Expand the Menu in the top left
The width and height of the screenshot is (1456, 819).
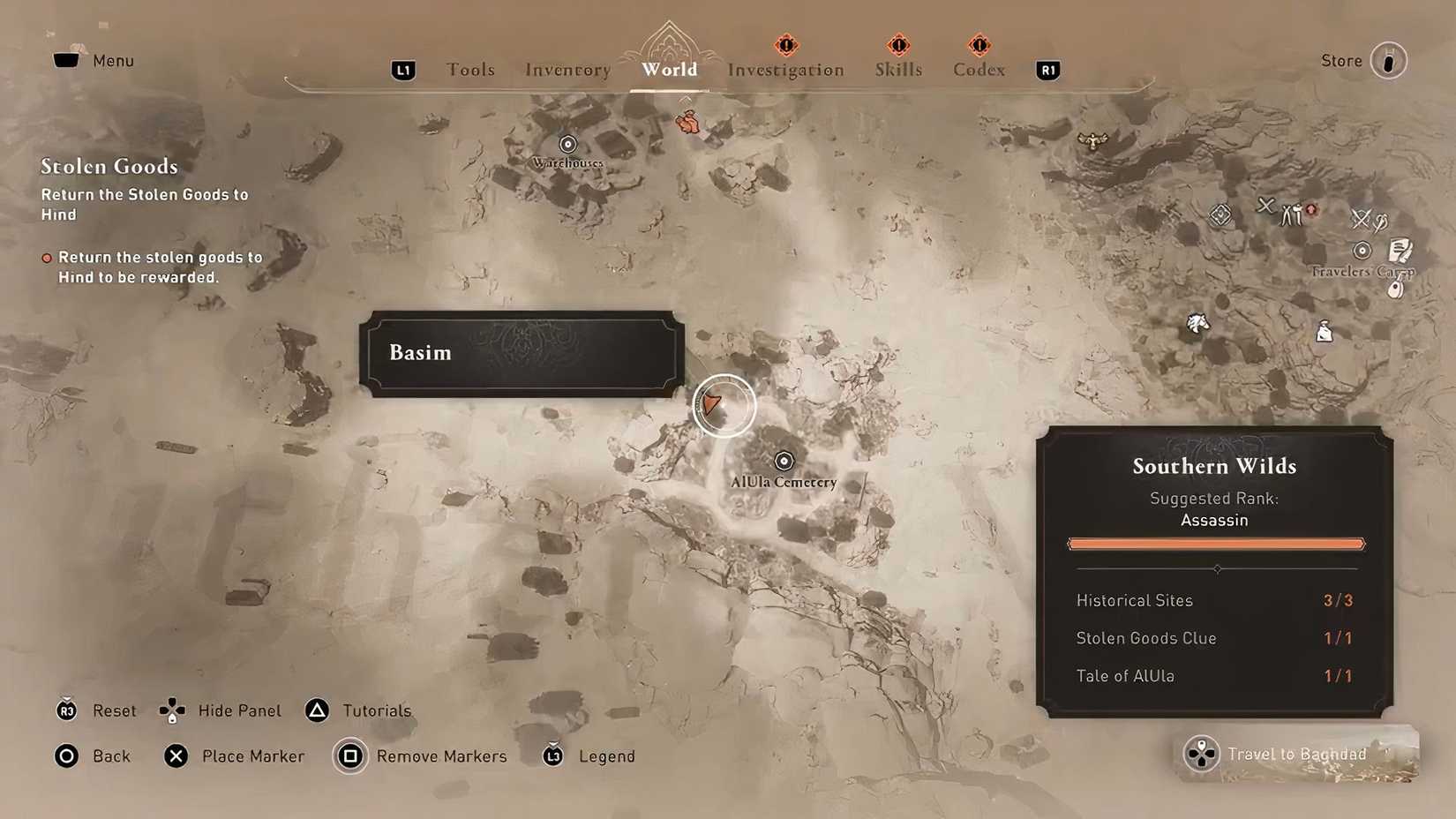click(94, 60)
